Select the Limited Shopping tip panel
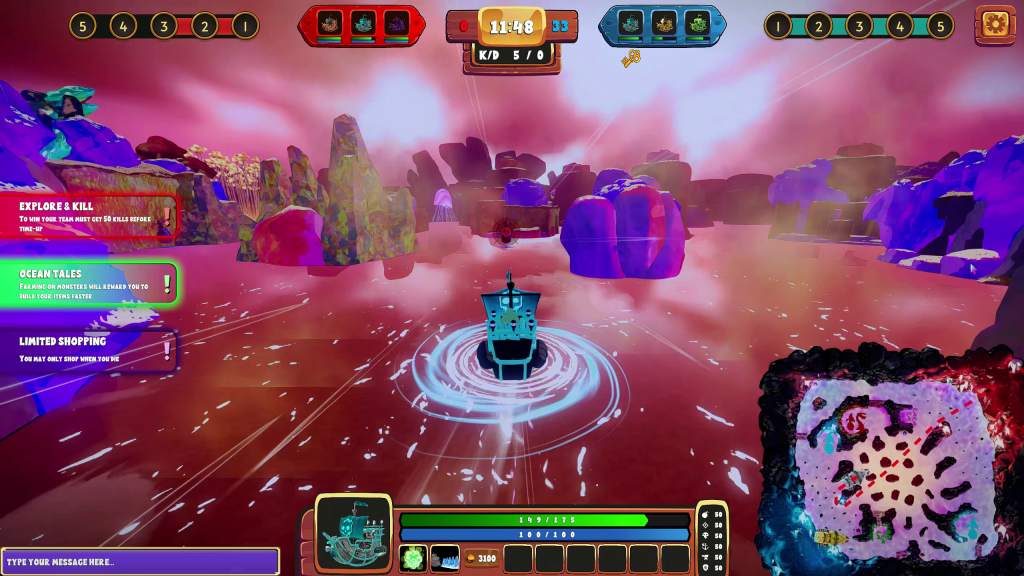Screen dimensions: 1024x576 pyautogui.click(x=90, y=350)
